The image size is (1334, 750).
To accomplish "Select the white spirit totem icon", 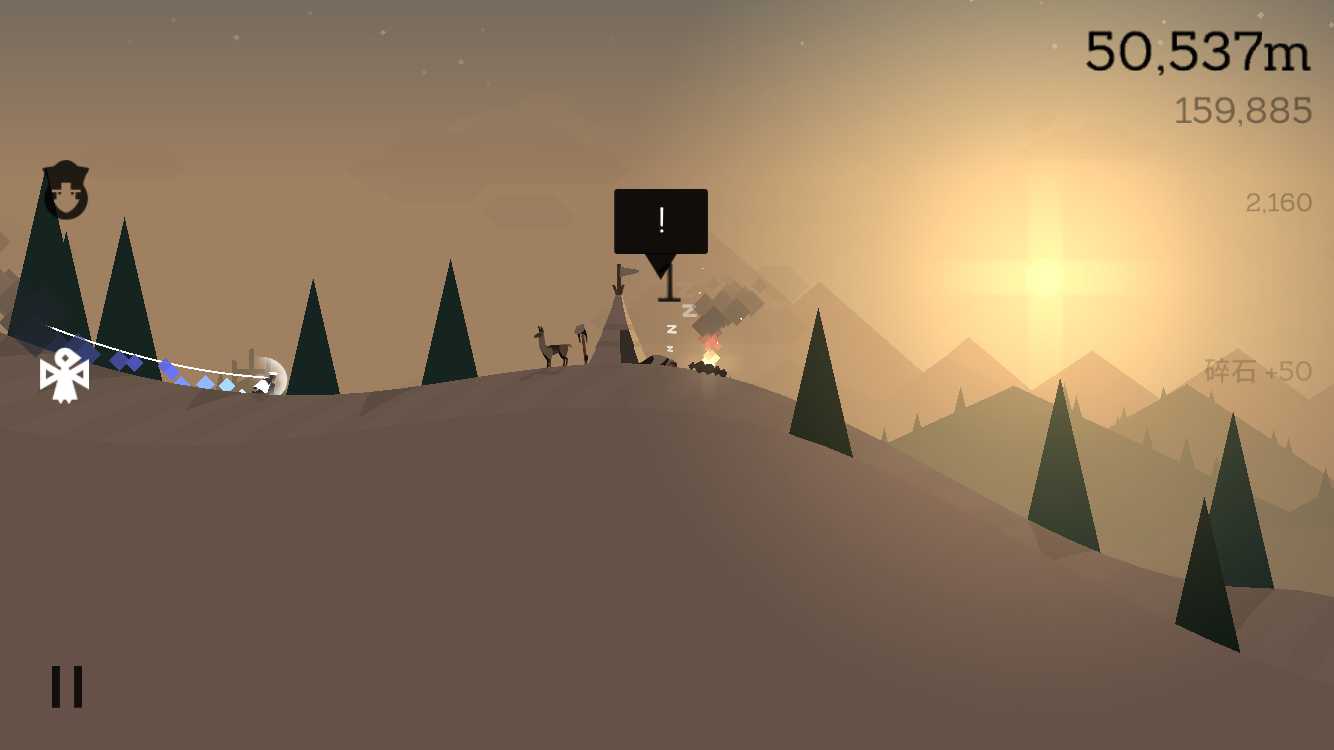I will tap(63, 375).
